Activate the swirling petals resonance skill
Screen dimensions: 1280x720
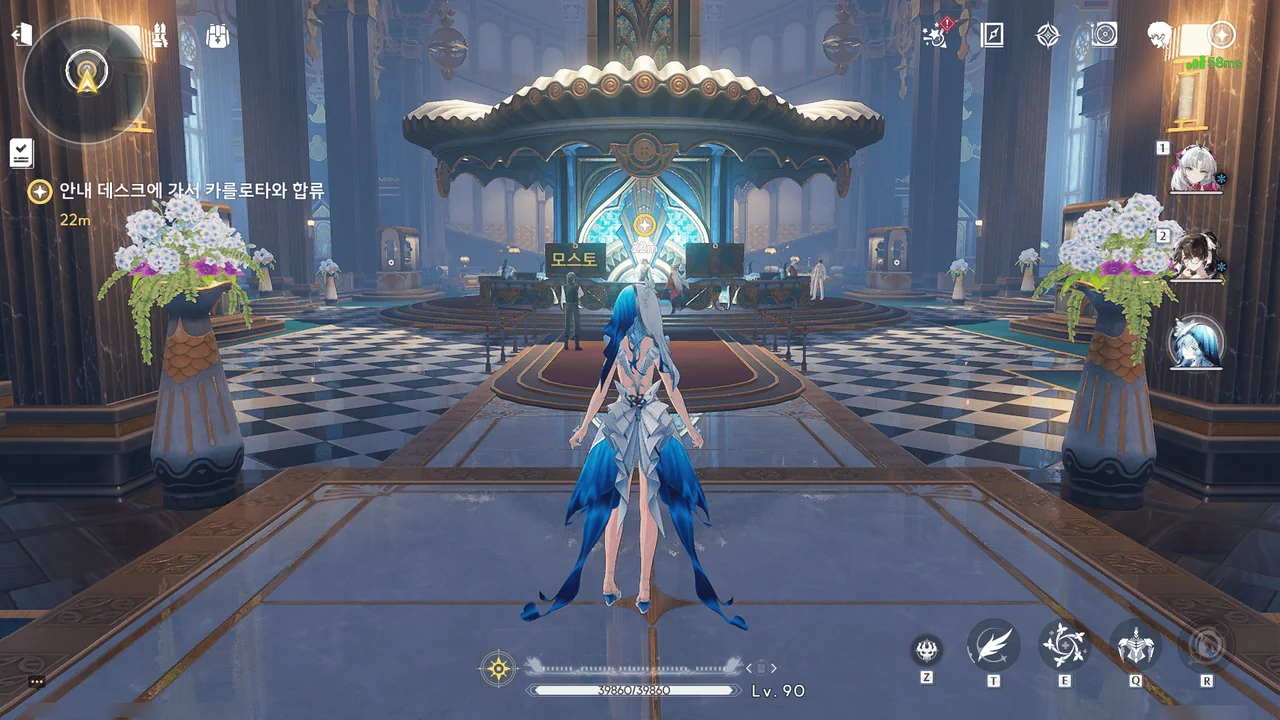point(1064,646)
